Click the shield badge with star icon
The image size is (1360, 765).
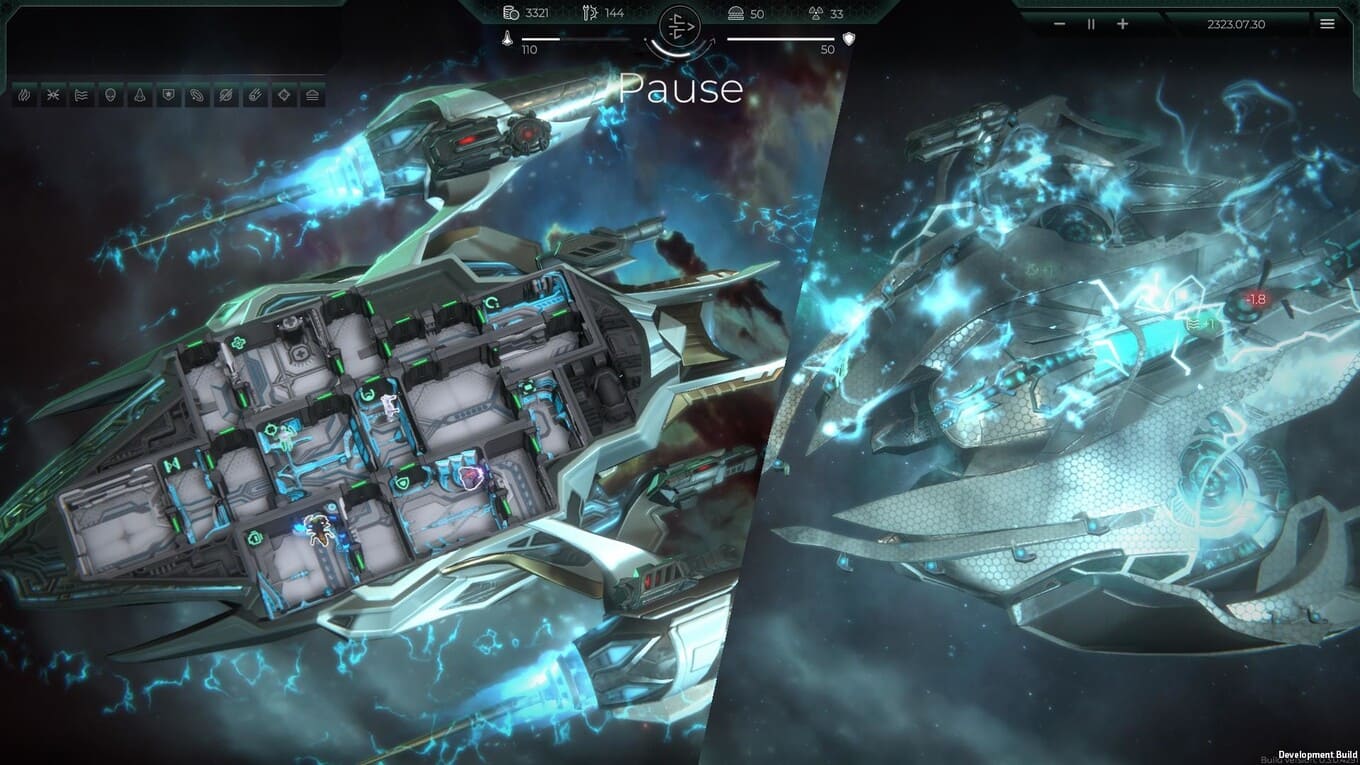[x=169, y=96]
